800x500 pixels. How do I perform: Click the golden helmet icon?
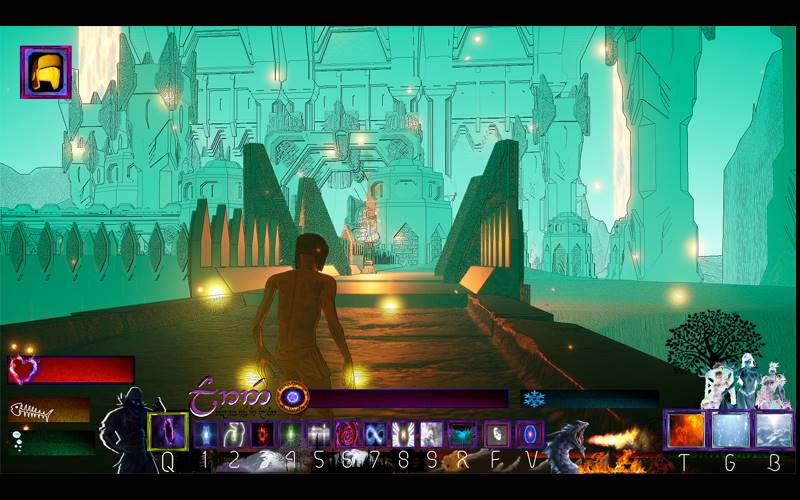click(x=45, y=72)
